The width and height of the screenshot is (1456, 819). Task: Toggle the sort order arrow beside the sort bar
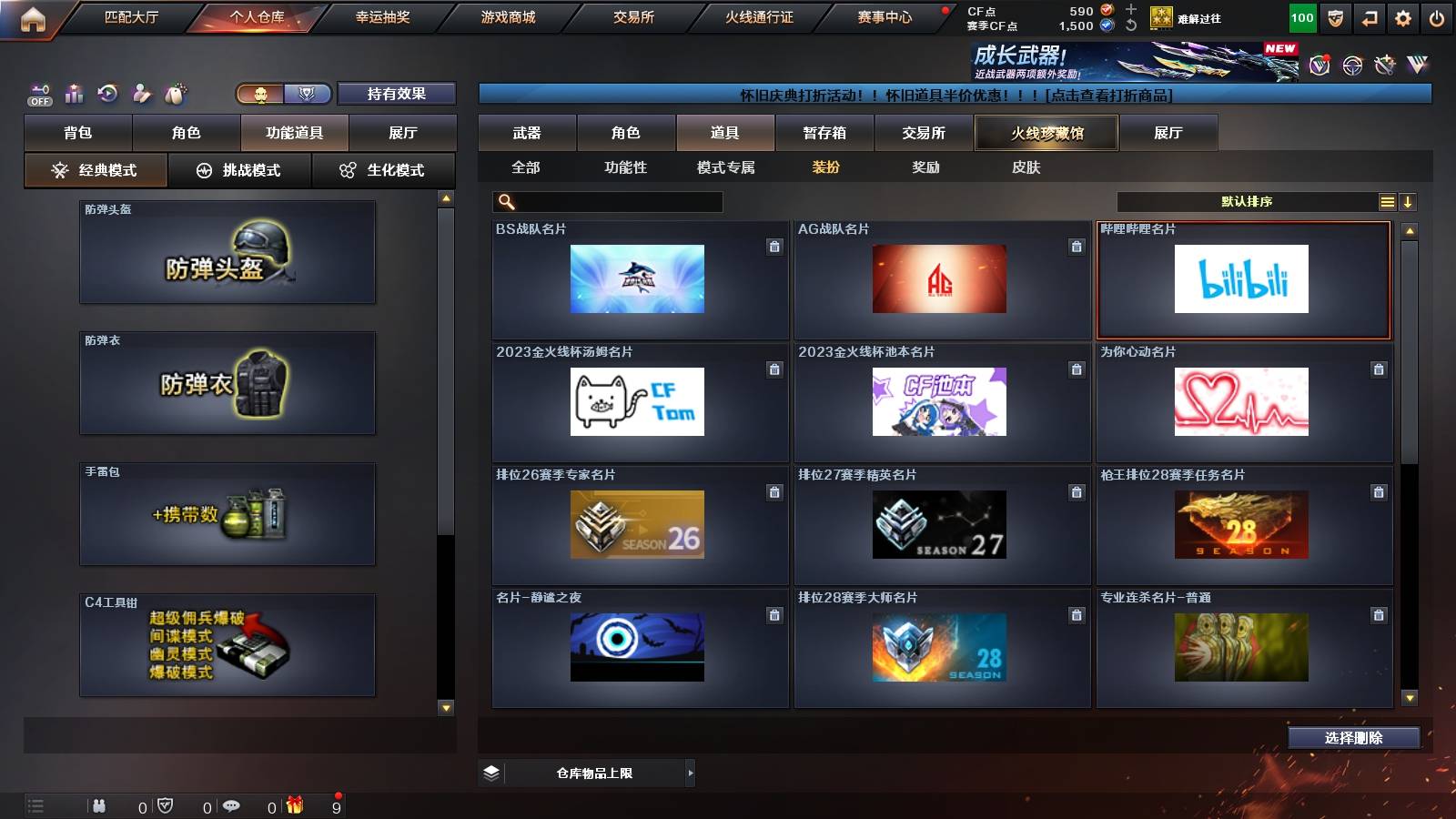tap(1410, 201)
